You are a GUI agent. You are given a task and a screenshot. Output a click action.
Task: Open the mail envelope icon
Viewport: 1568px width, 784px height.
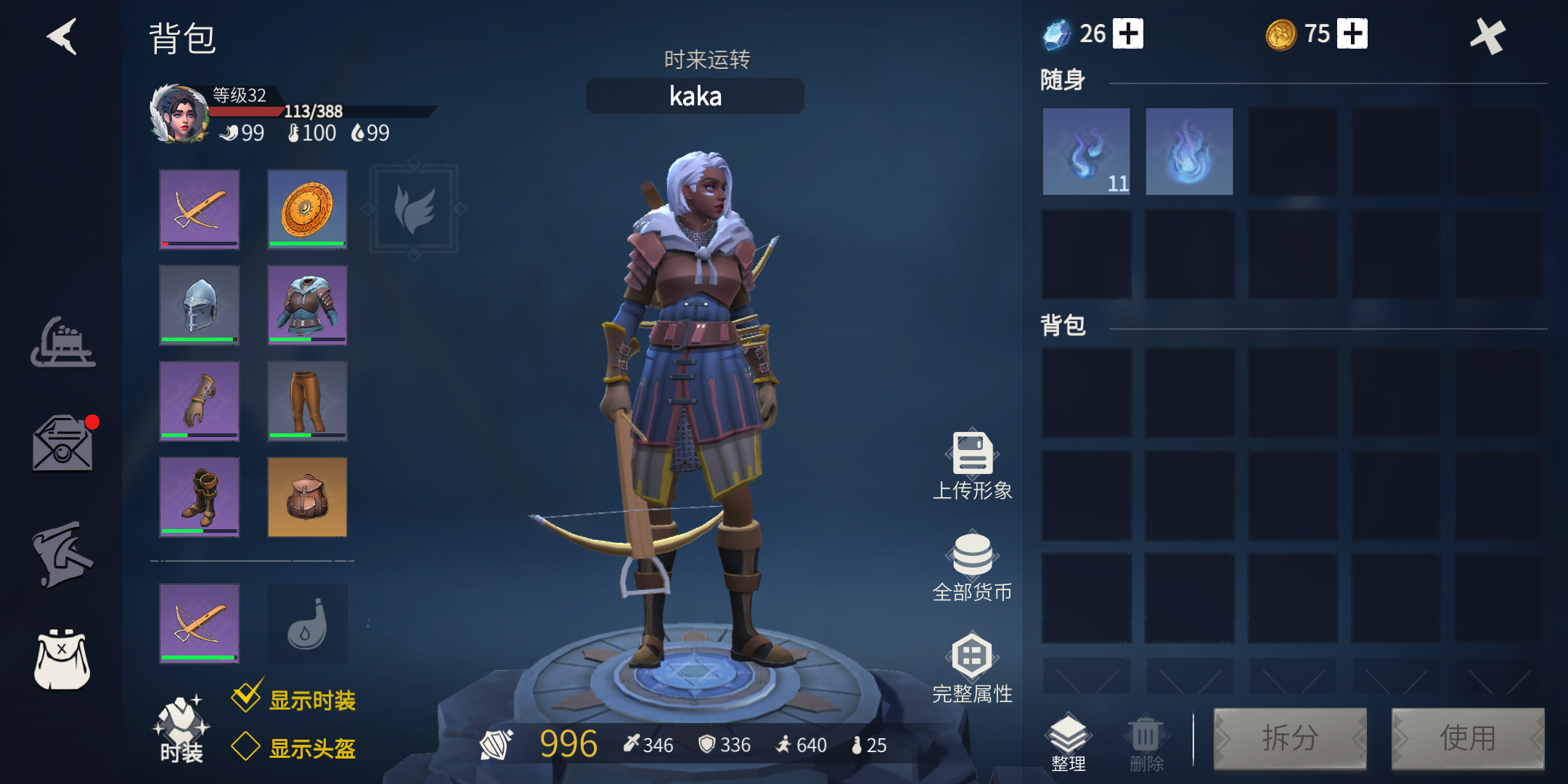pyautogui.click(x=62, y=444)
